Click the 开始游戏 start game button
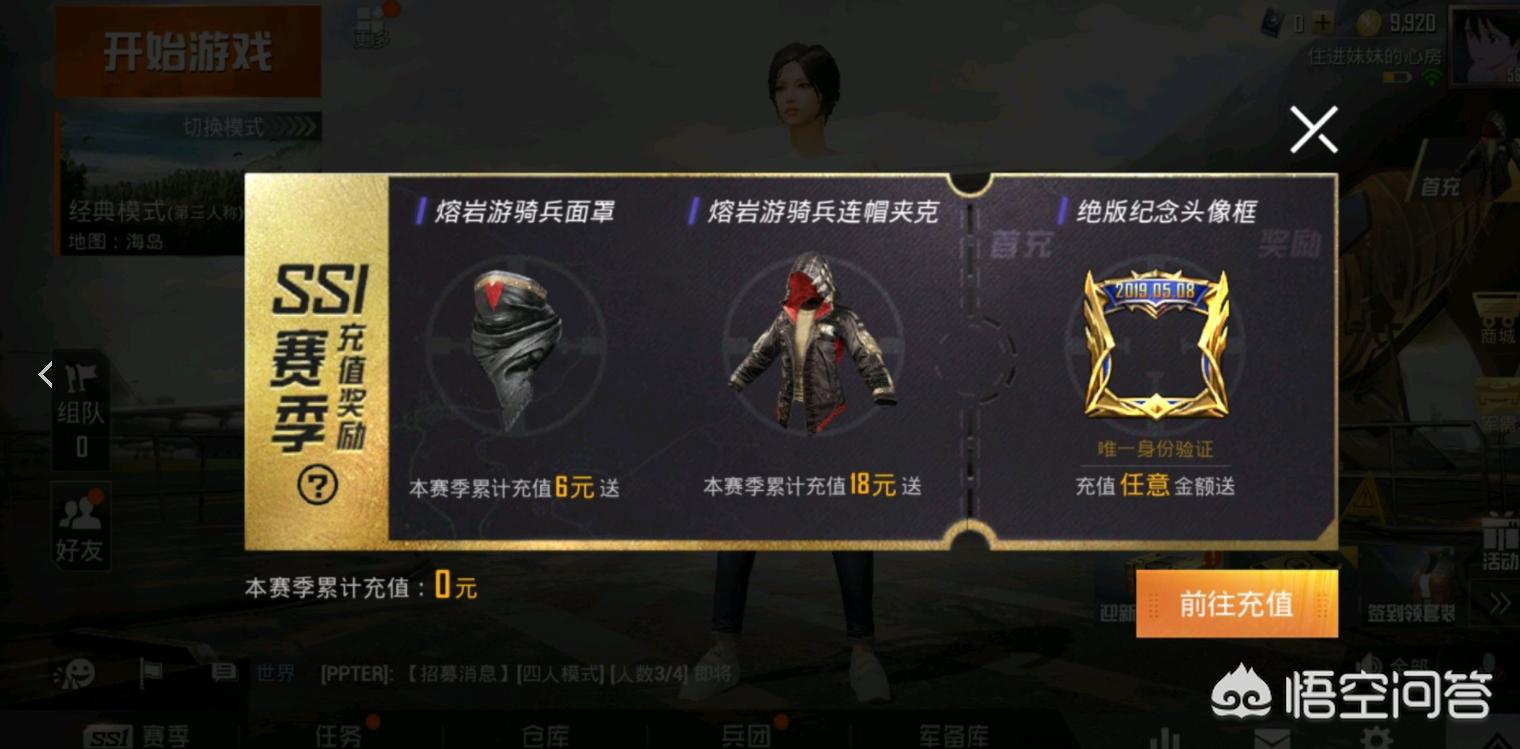Image resolution: width=1520 pixels, height=749 pixels. (186, 52)
